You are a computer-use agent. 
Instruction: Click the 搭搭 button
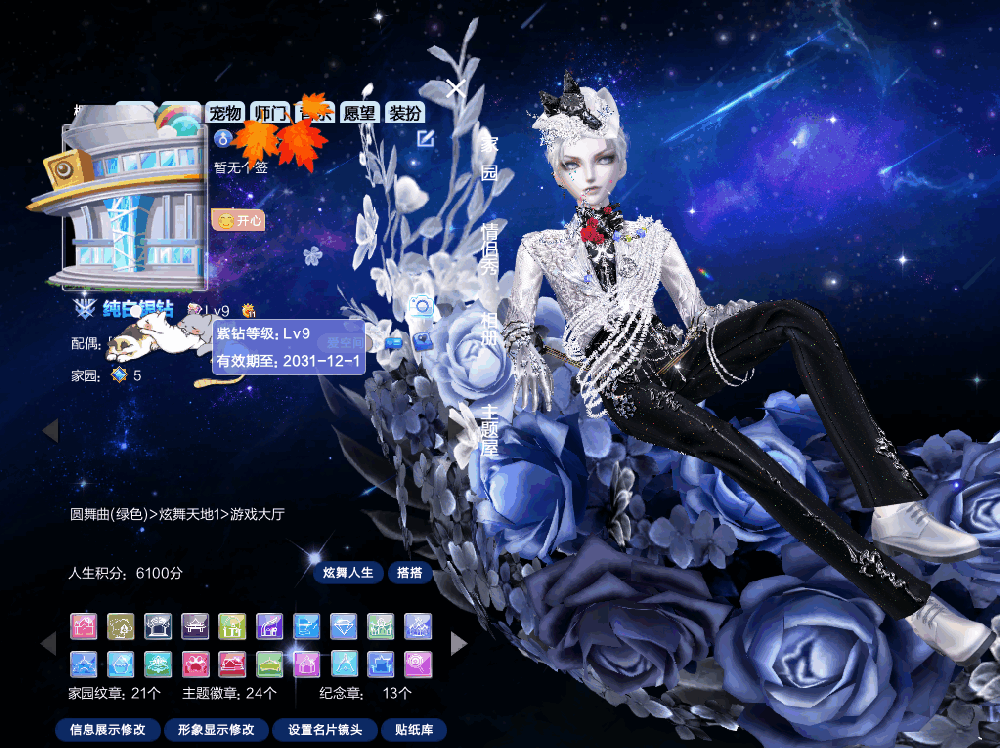pos(410,573)
